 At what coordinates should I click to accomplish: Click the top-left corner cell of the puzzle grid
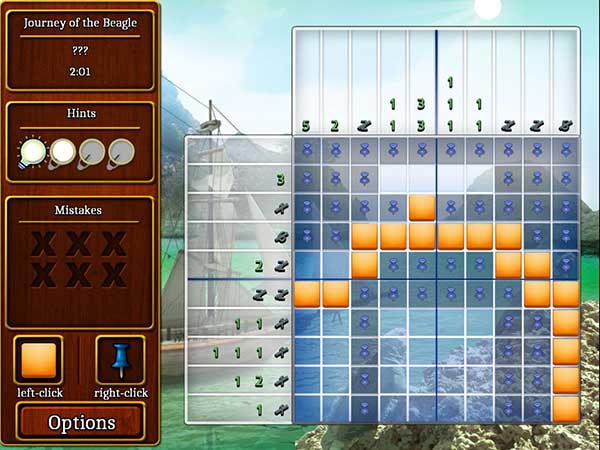[x=307, y=151]
